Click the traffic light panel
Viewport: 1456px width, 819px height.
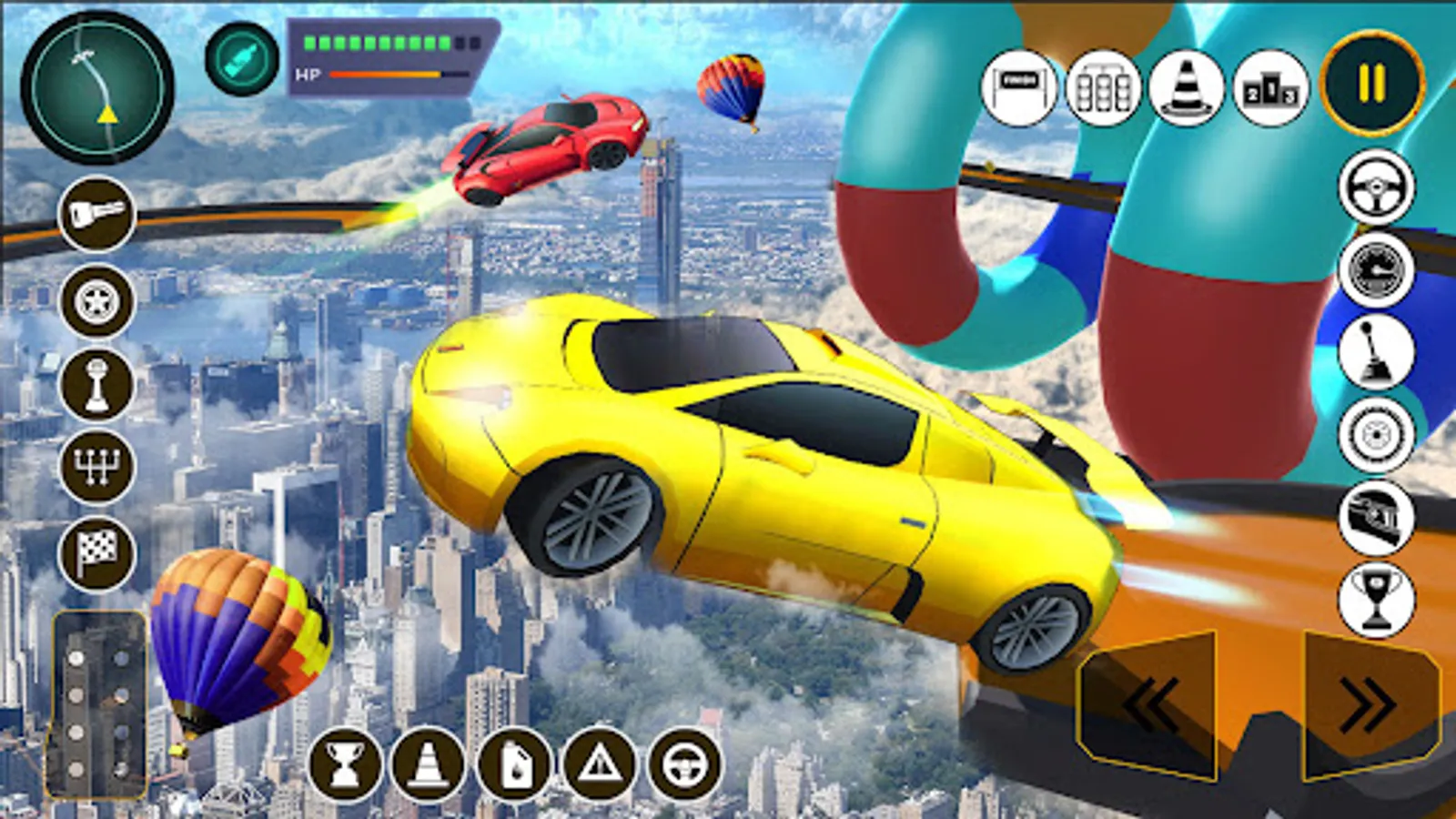[98, 705]
